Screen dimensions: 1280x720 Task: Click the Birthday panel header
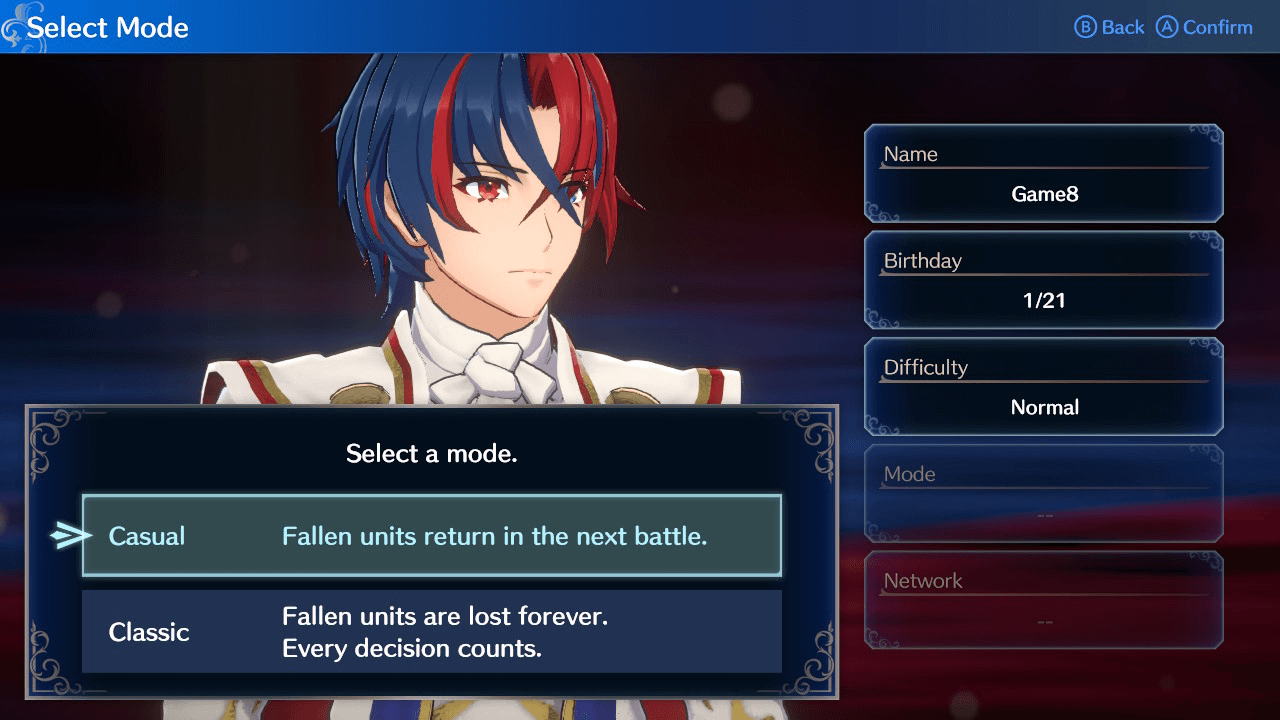924,261
